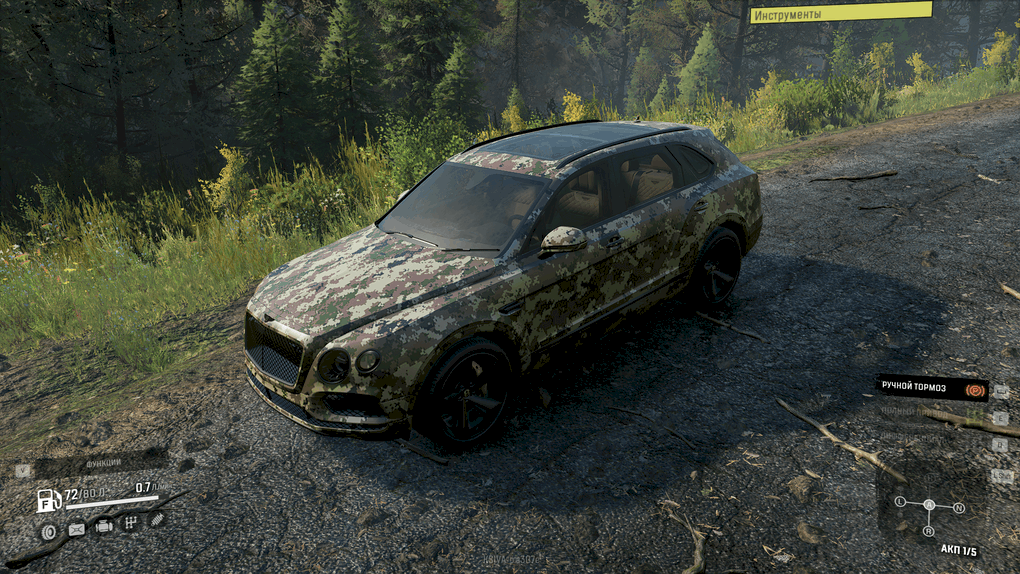Click the suspension spring status icon
The image size is (1020, 574).
(157, 518)
